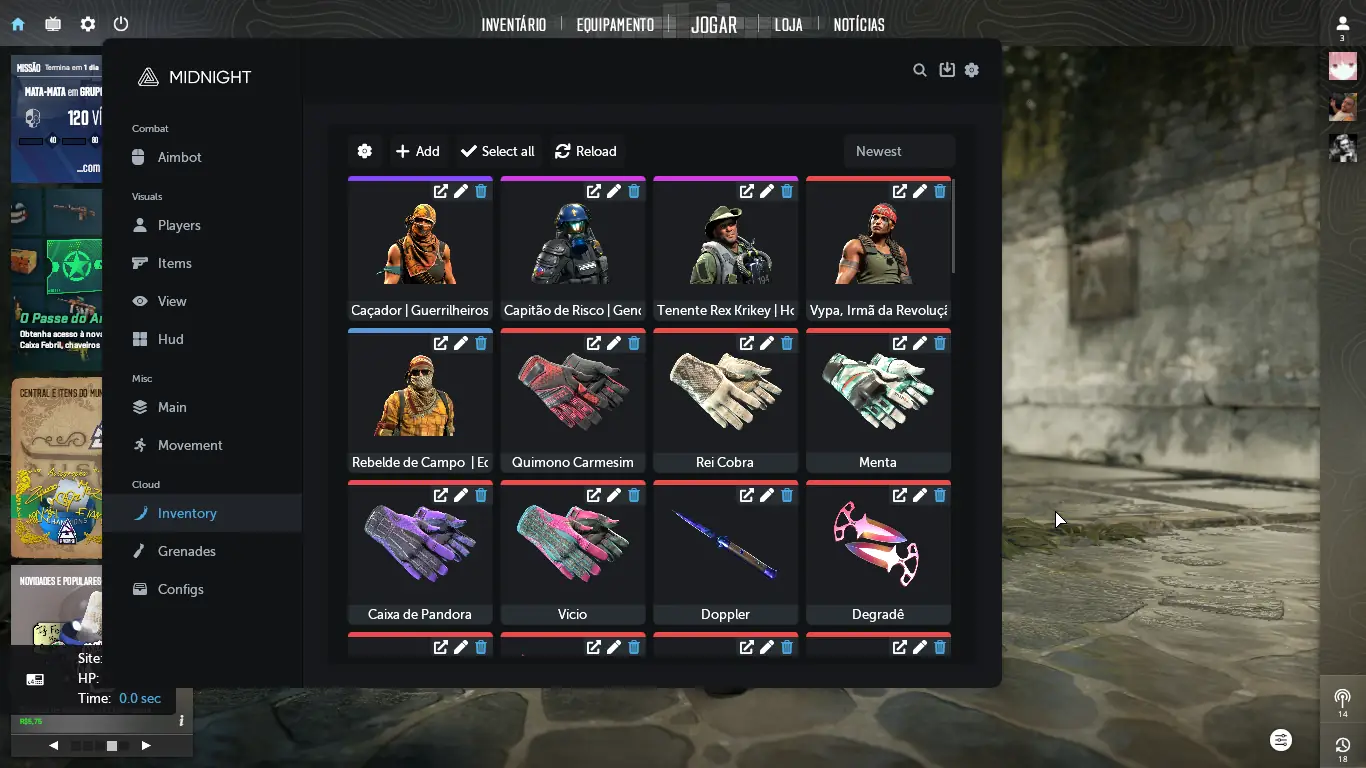Delete the Rei Cobra gloves item
Image resolution: width=1366 pixels, height=768 pixels.
[787, 343]
